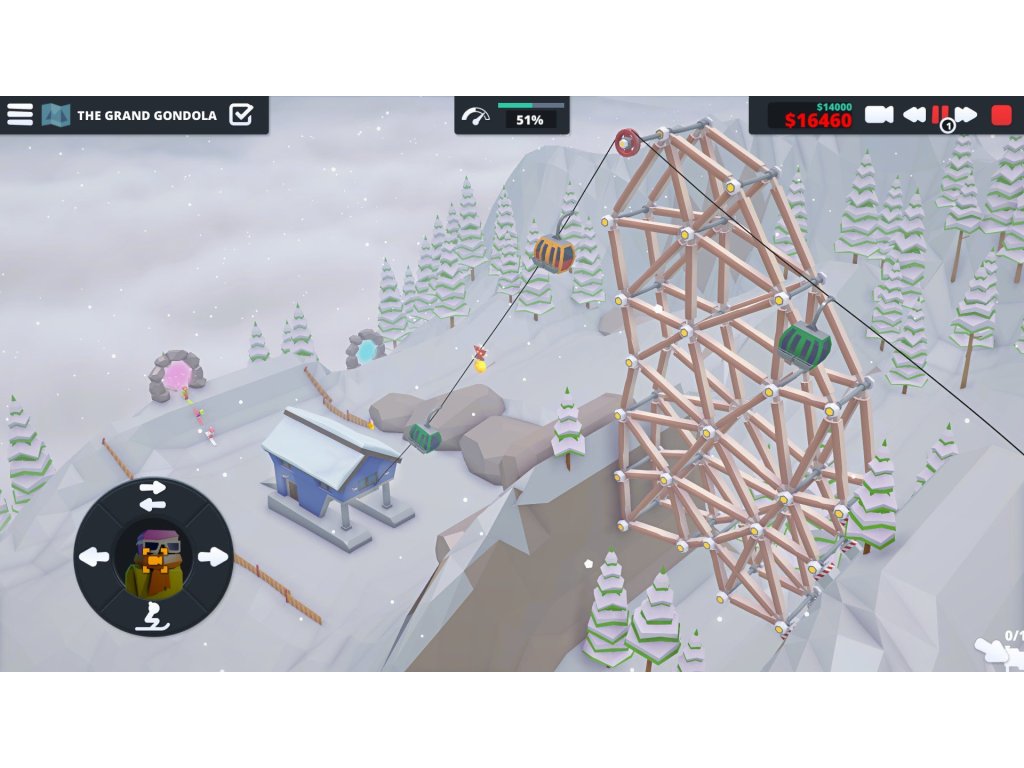Select the right arrow on the rider wheel
1024x768 pixels.
[212, 557]
